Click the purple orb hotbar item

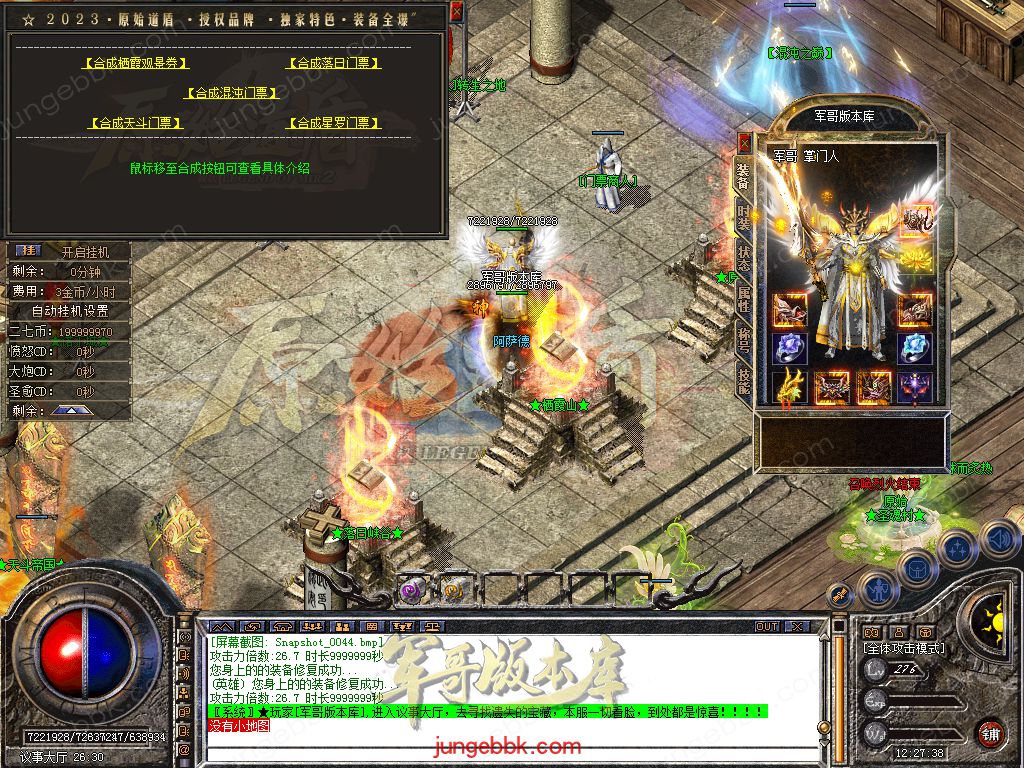coord(412,590)
